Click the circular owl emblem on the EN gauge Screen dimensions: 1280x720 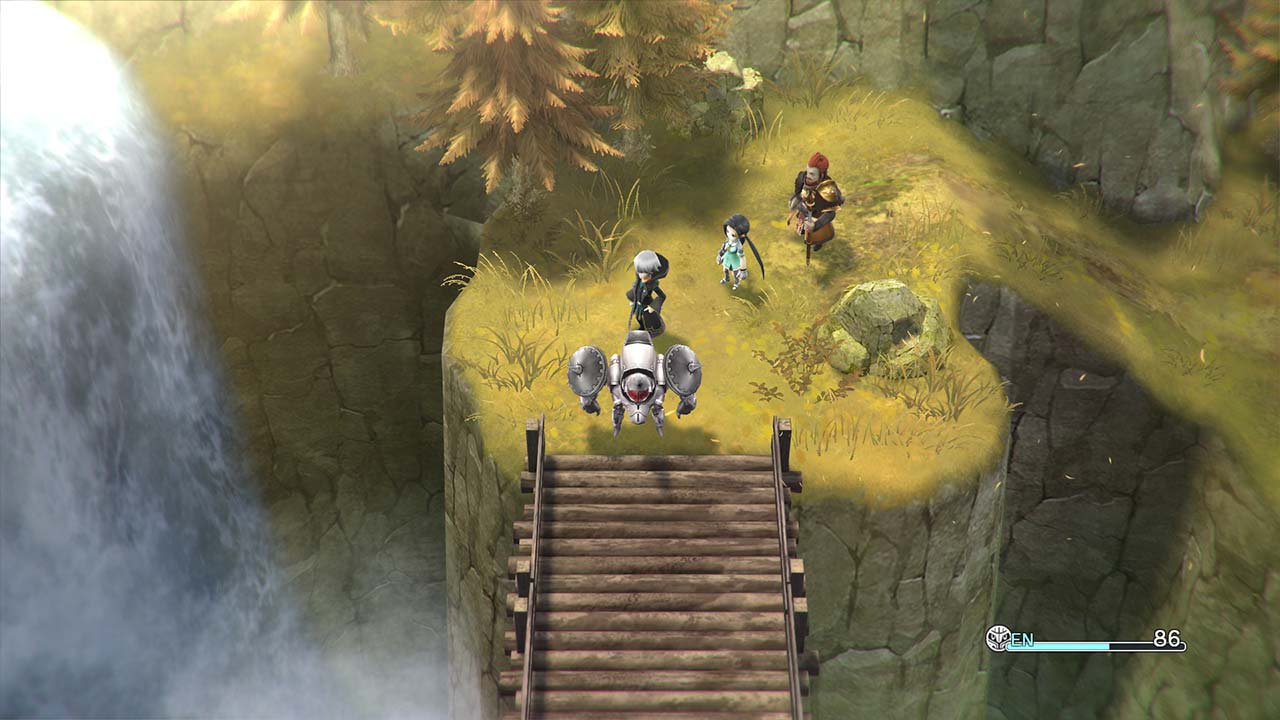[997, 637]
